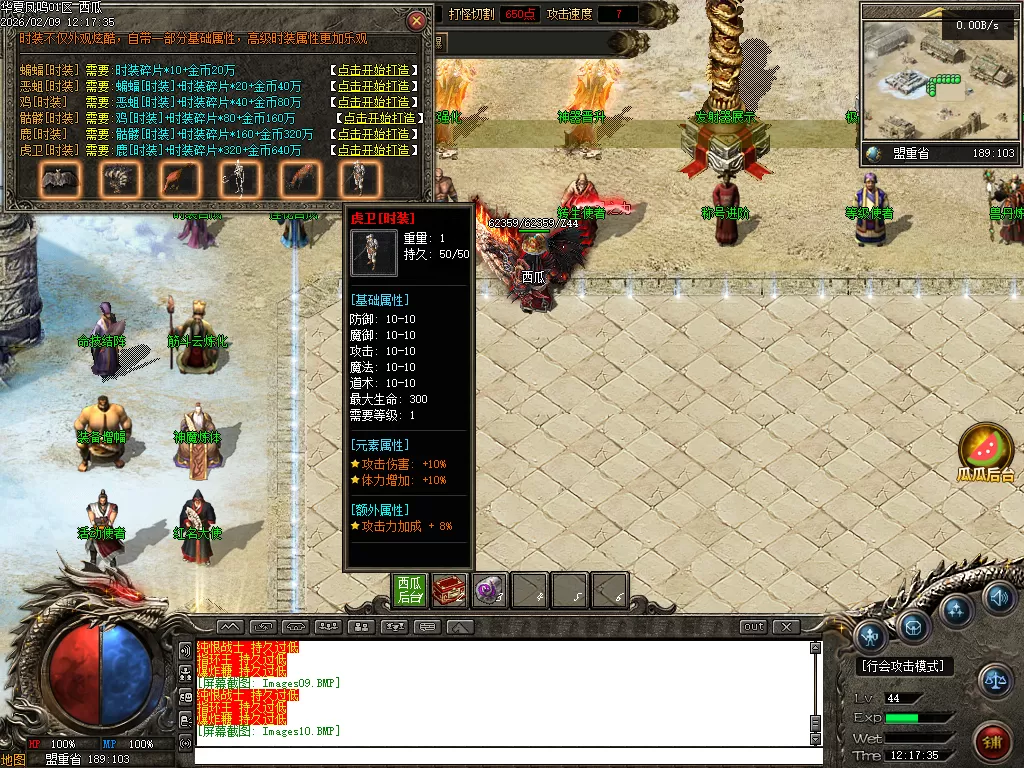Open the trade scales button
The height and width of the screenshot is (768, 1024).
(995, 680)
